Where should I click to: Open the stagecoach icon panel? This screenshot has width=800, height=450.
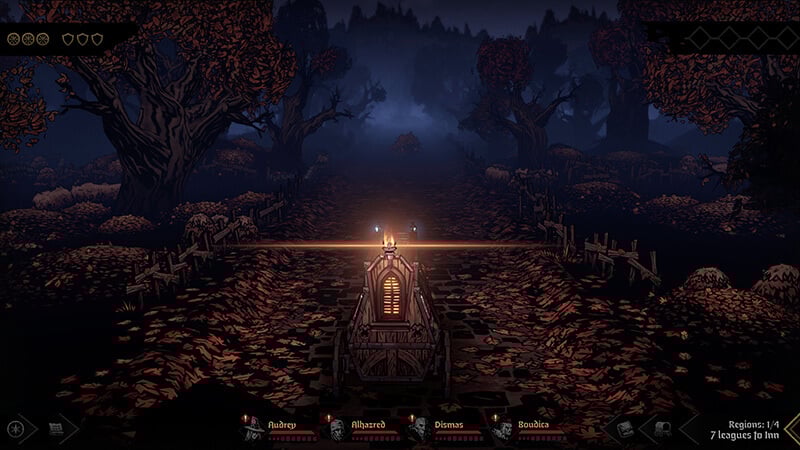[662, 429]
